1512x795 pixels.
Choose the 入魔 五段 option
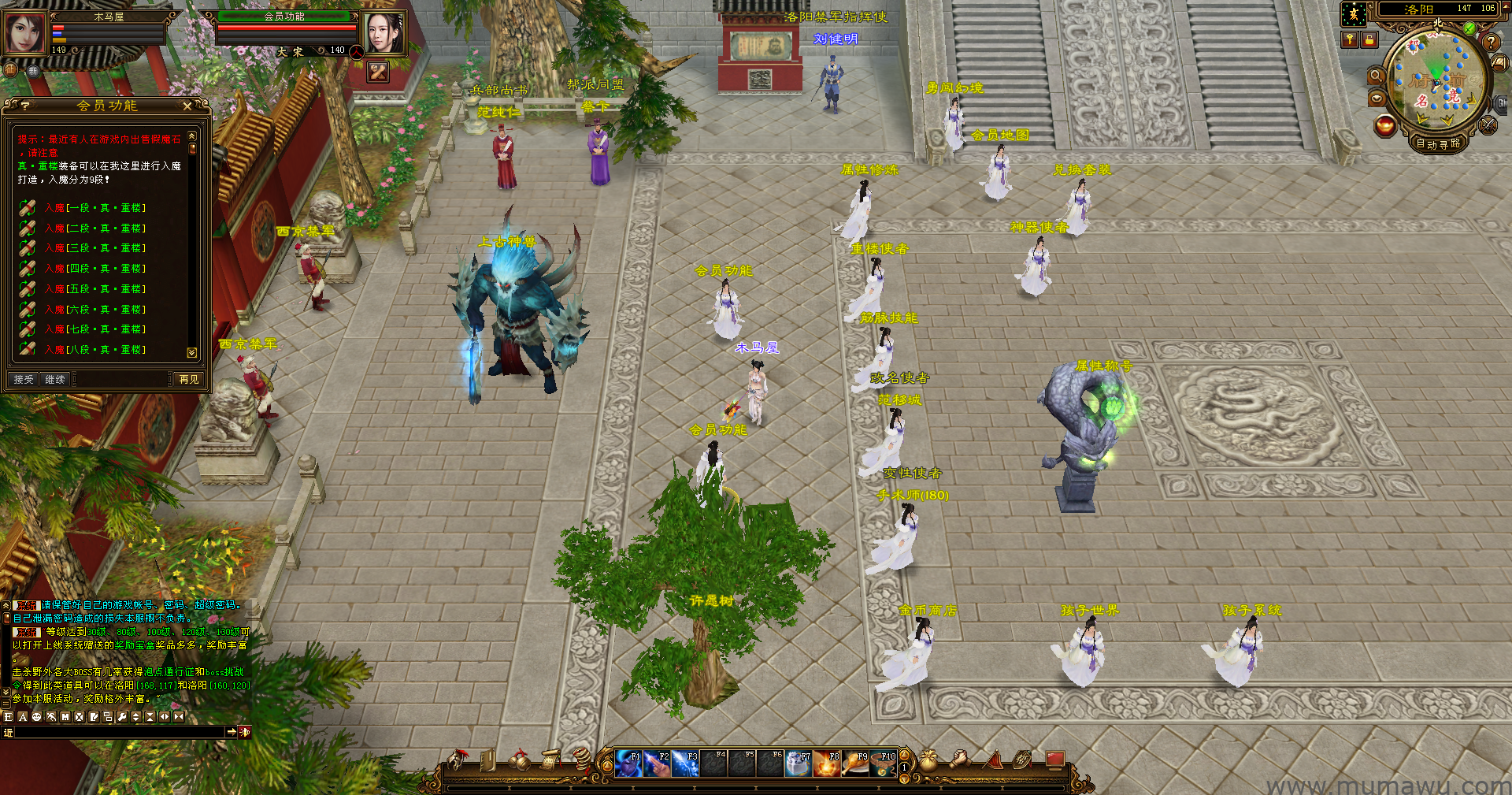[x=95, y=289]
